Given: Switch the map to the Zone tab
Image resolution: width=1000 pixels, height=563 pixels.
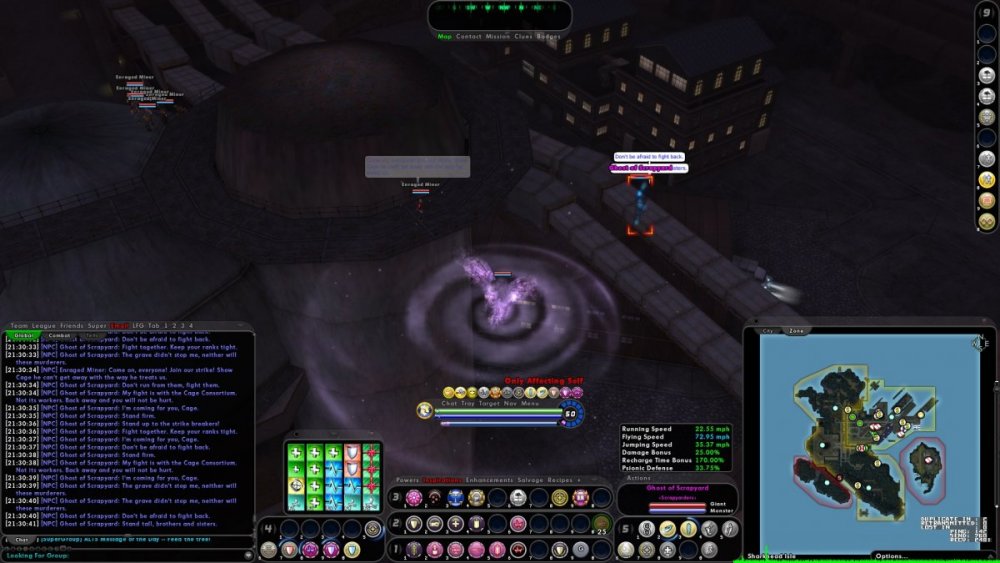Looking at the screenshot, I should [x=796, y=330].
